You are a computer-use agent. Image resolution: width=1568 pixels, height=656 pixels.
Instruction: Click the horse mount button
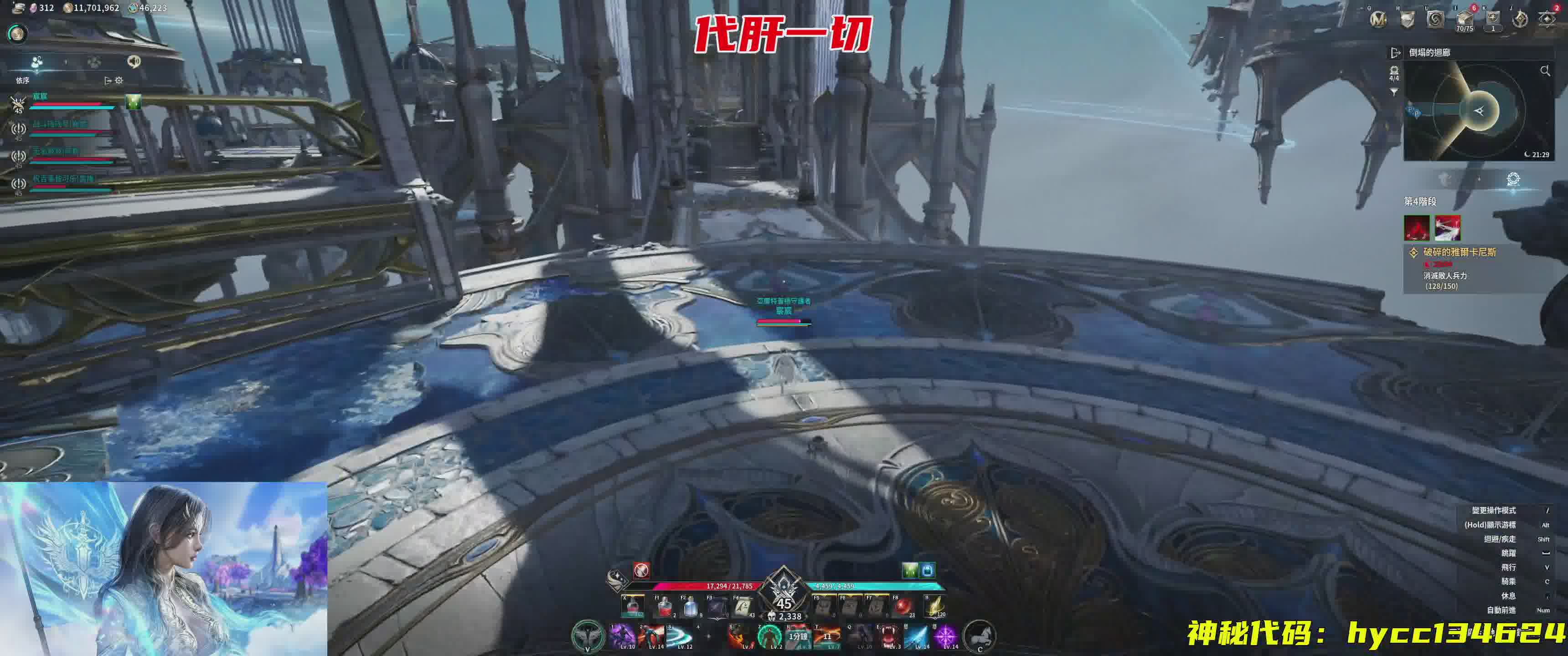pos(980,636)
